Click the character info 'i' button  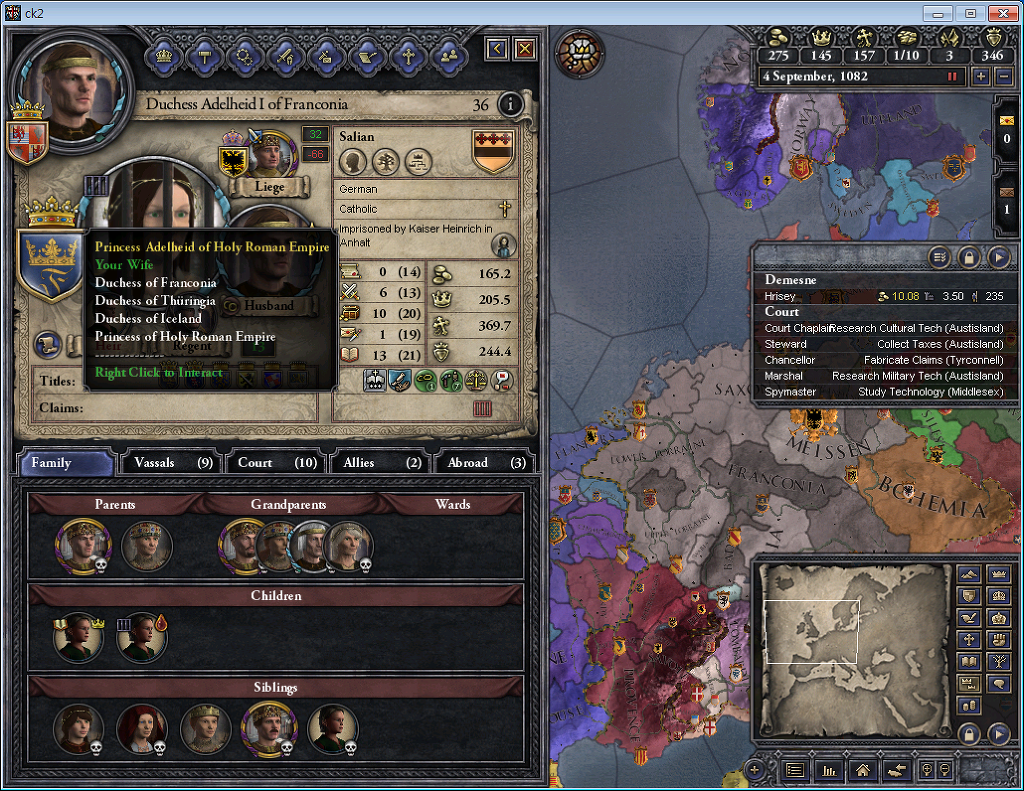[511, 105]
